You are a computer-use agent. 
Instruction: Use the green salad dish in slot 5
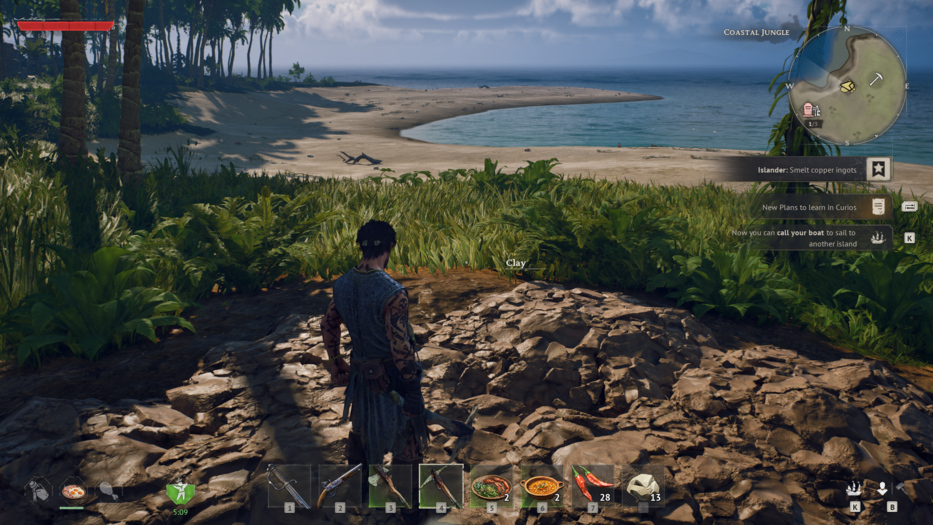point(491,487)
